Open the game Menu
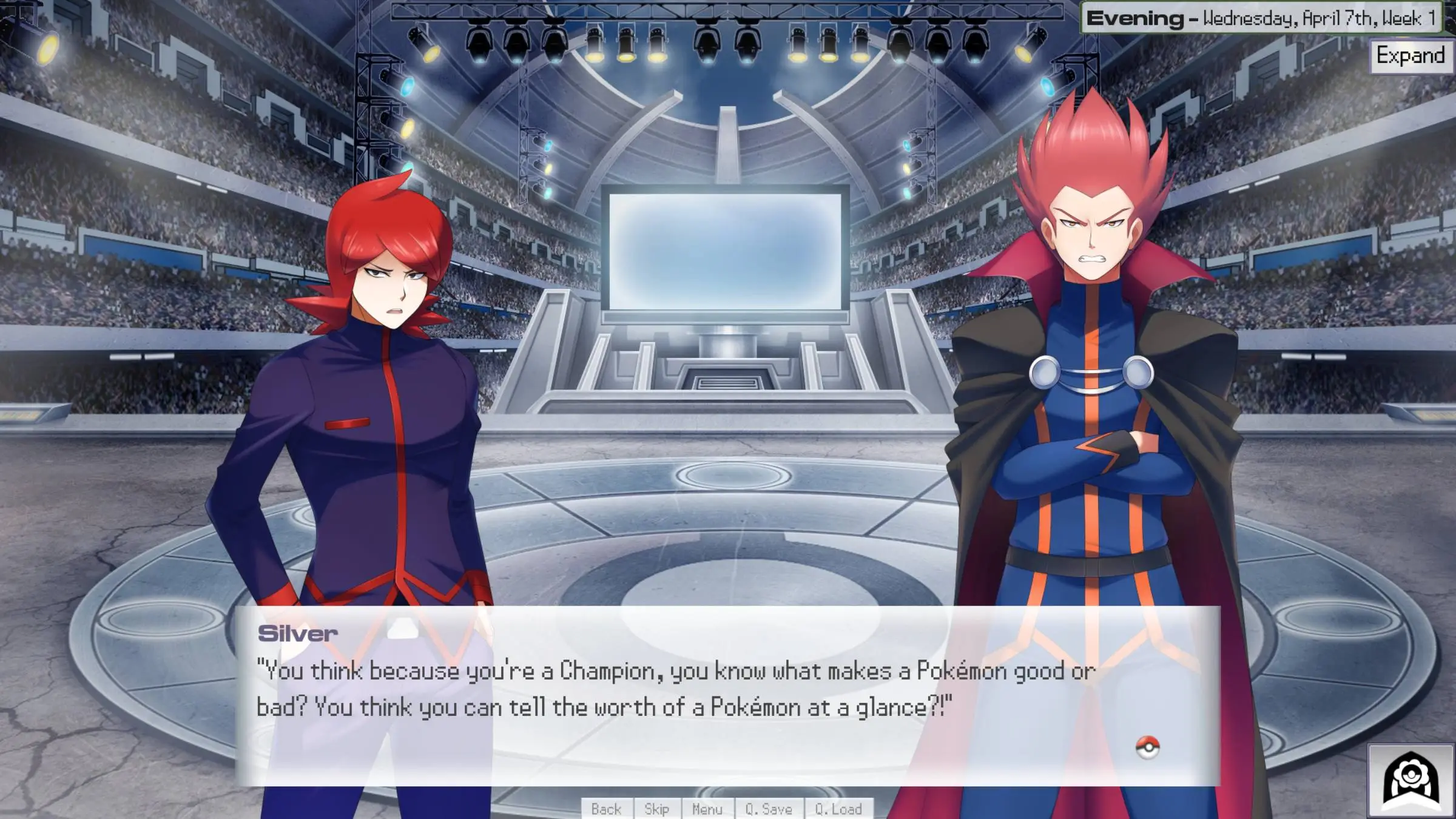 pos(707,809)
